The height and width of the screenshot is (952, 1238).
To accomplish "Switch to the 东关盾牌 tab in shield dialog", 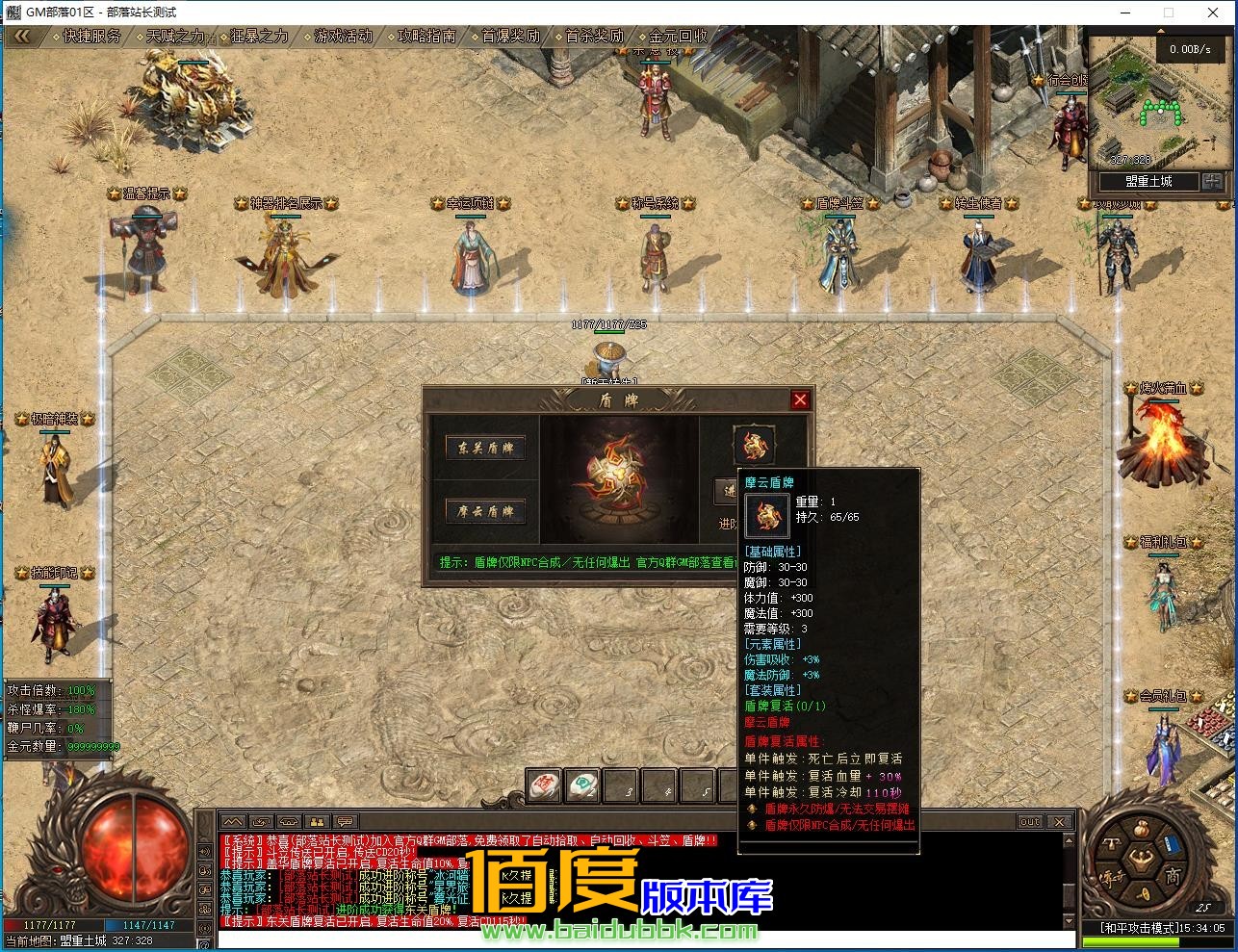I will (484, 449).
